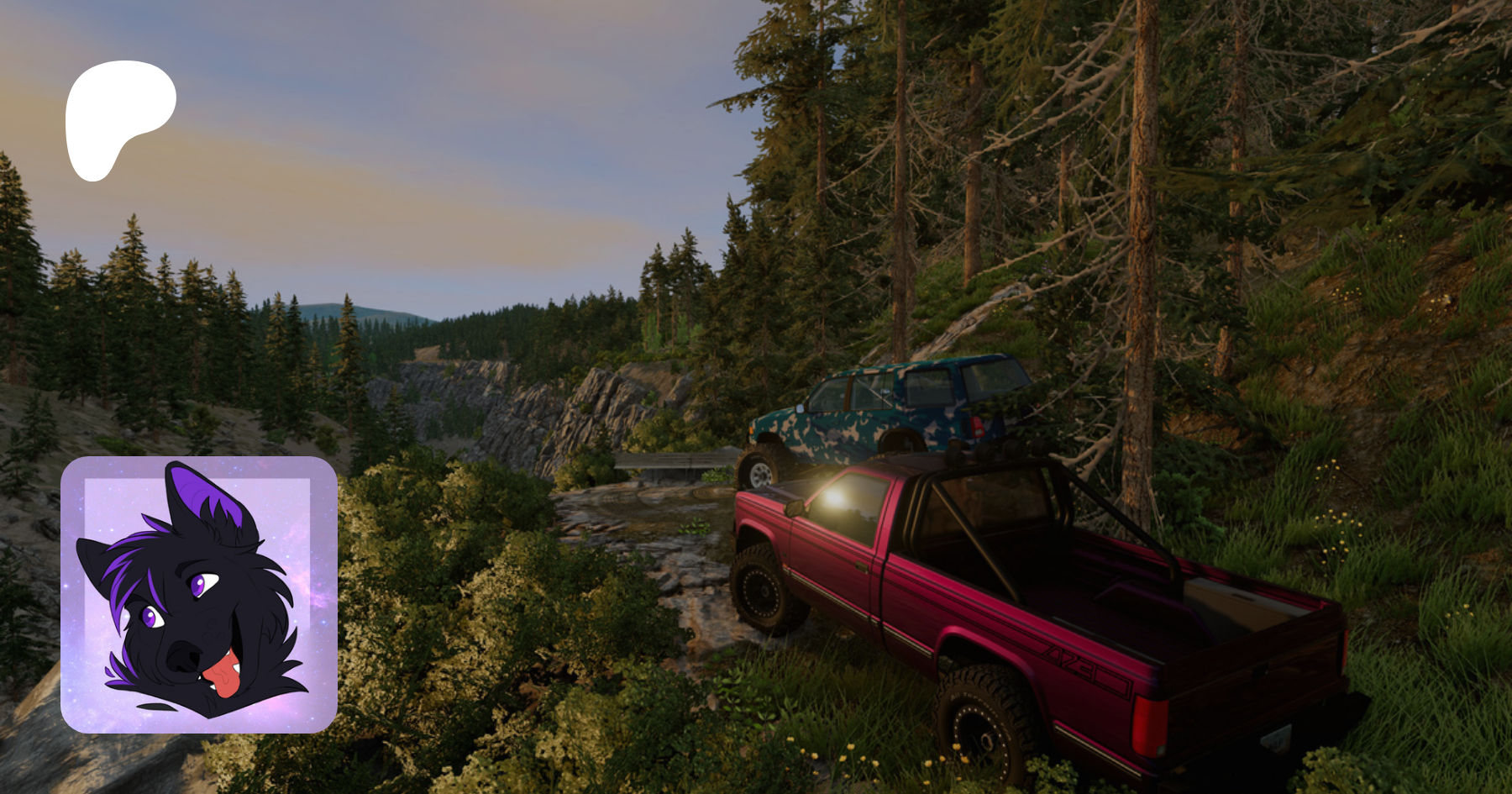This screenshot has width=1512, height=794.
Task: Open the purple wolf creator avatar
Action: [199, 595]
